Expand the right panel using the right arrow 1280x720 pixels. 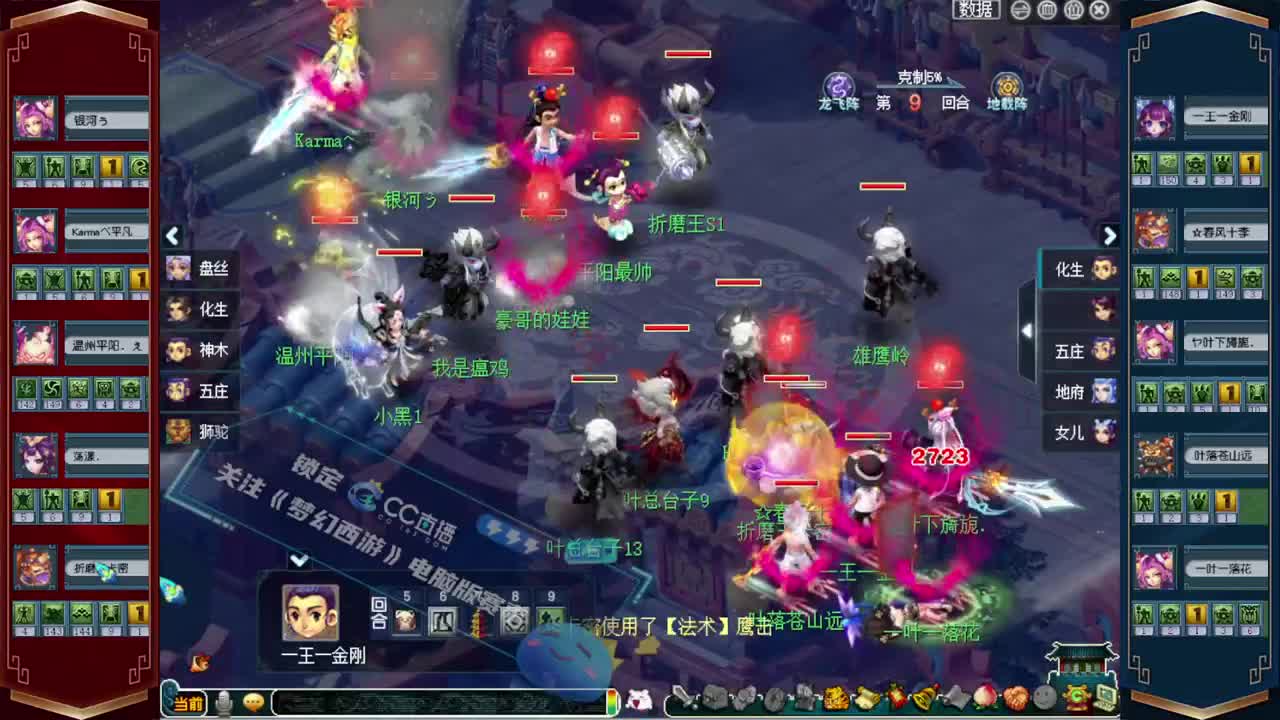tap(1109, 237)
